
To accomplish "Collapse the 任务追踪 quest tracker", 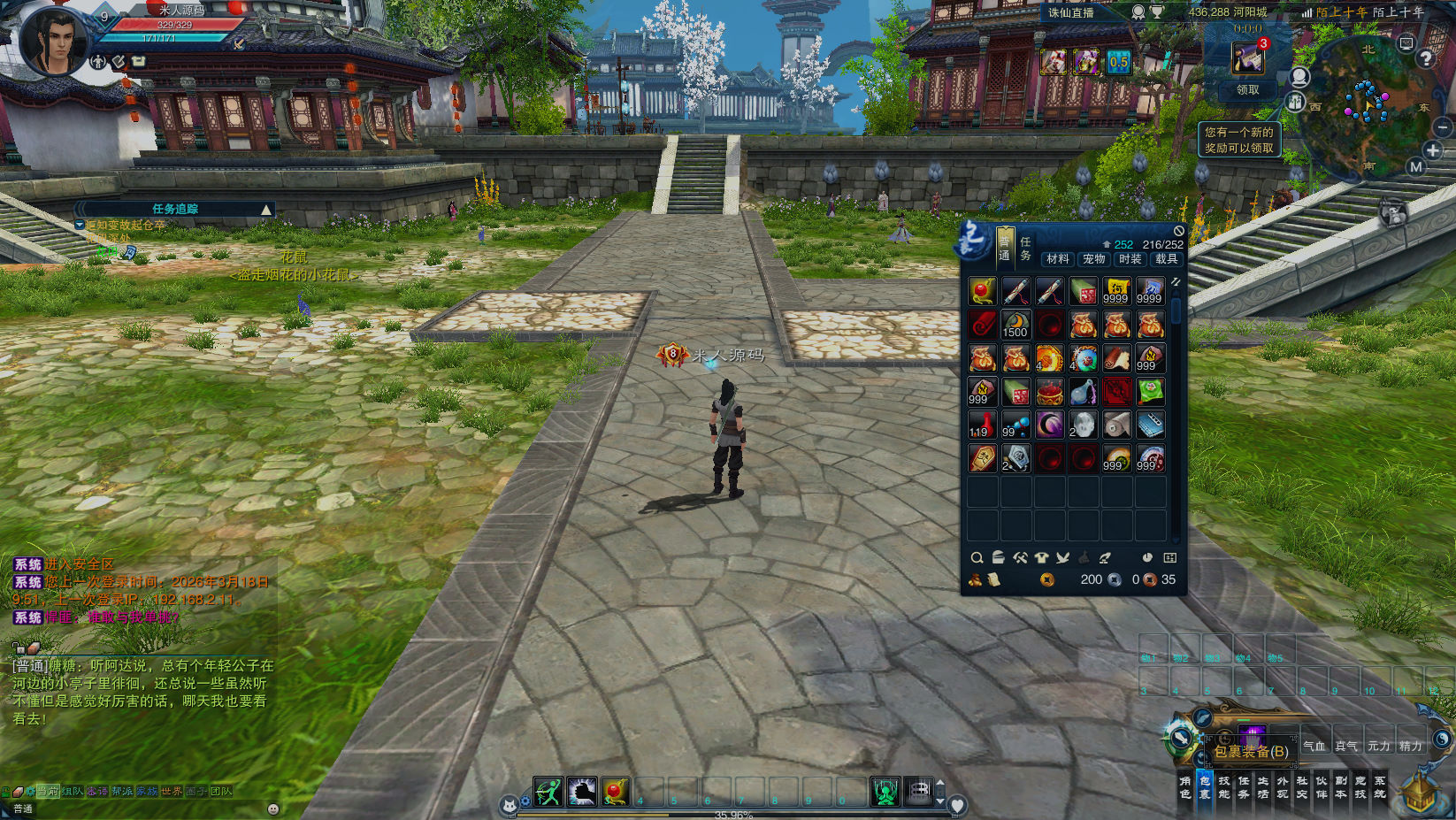I will tap(265, 210).
